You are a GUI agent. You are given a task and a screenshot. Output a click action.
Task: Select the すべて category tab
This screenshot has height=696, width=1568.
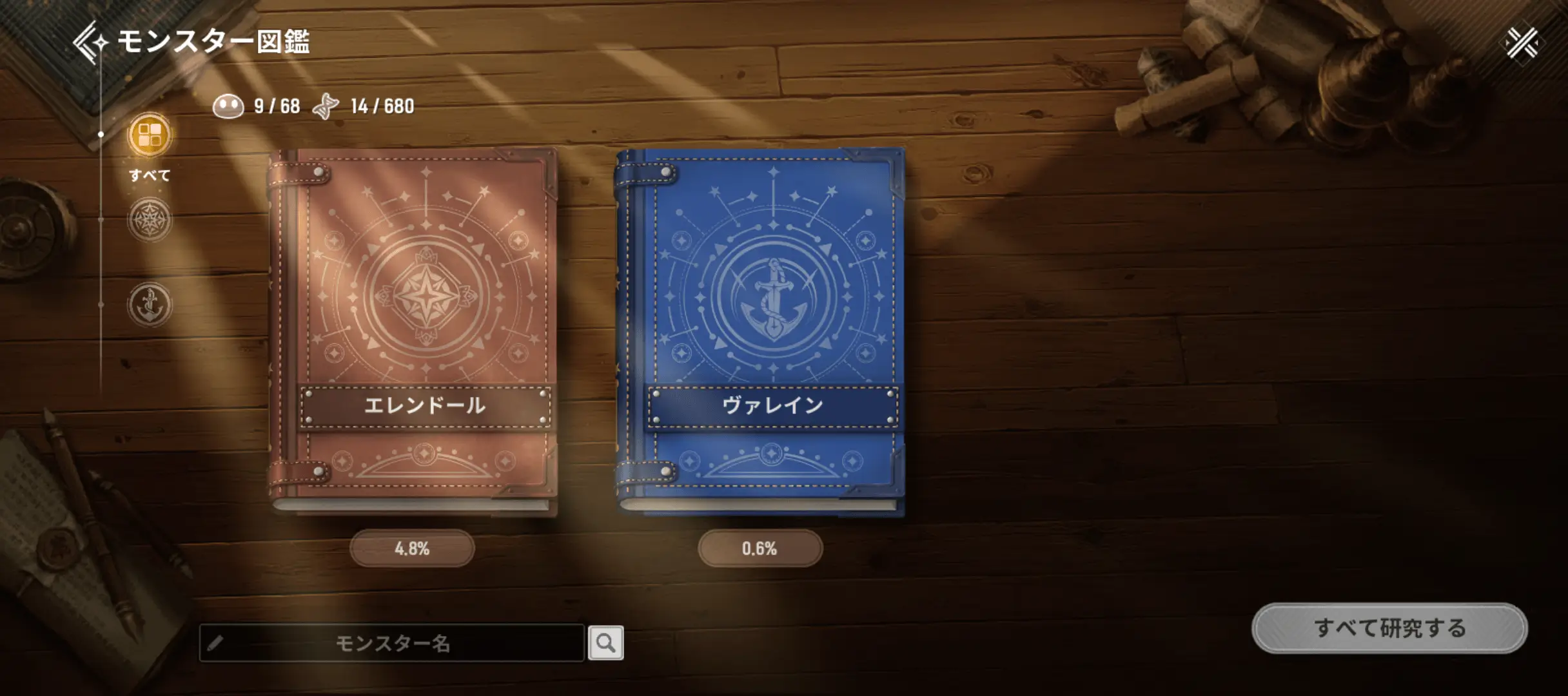[x=150, y=136]
